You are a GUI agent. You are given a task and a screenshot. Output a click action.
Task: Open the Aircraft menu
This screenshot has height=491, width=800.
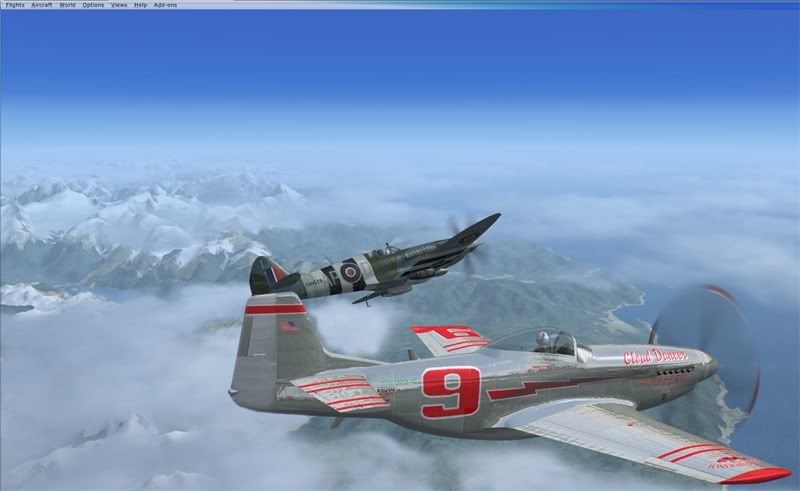42,5
